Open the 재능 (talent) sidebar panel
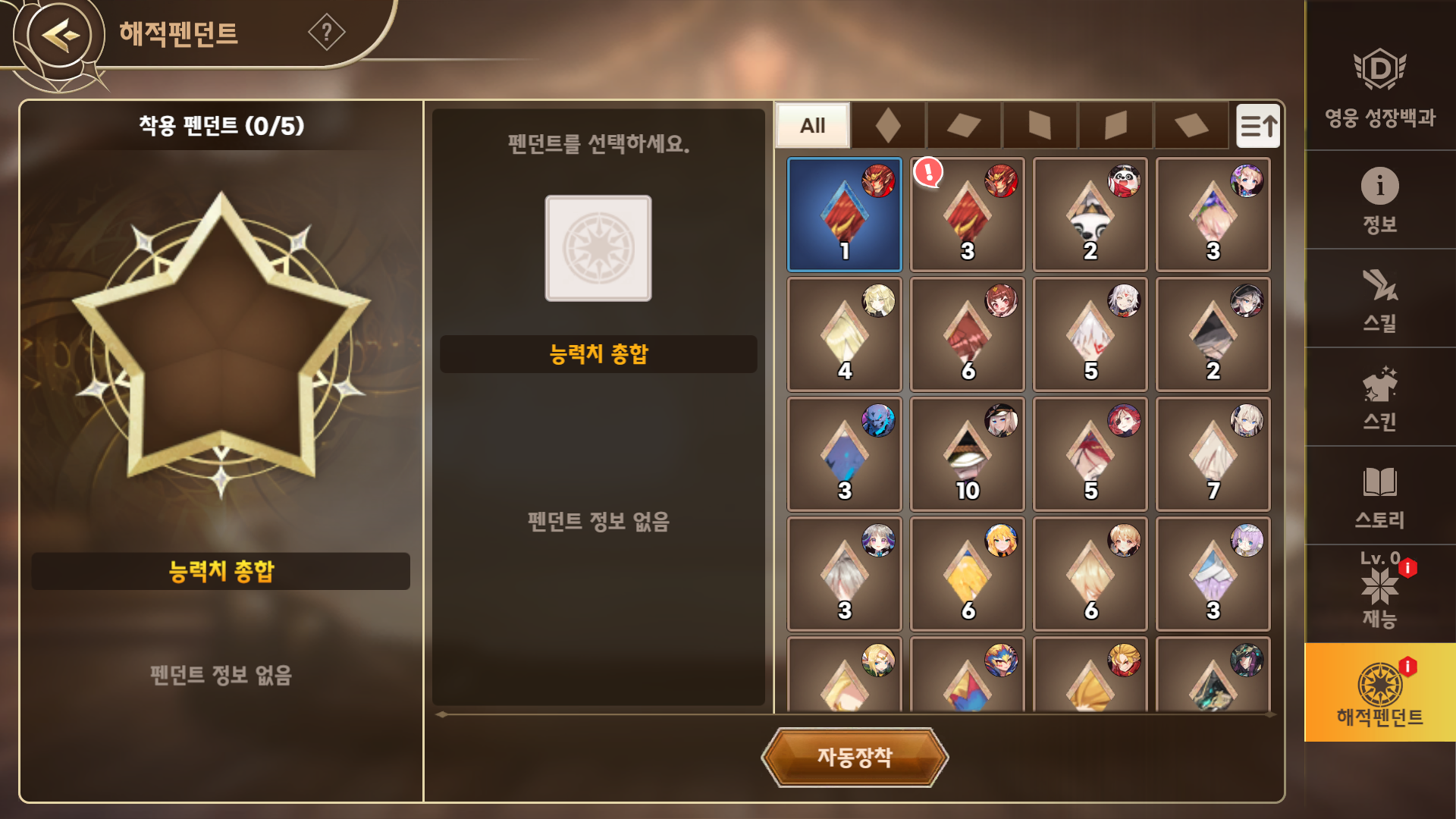Viewport: 1456px width, 819px height. click(x=1382, y=591)
